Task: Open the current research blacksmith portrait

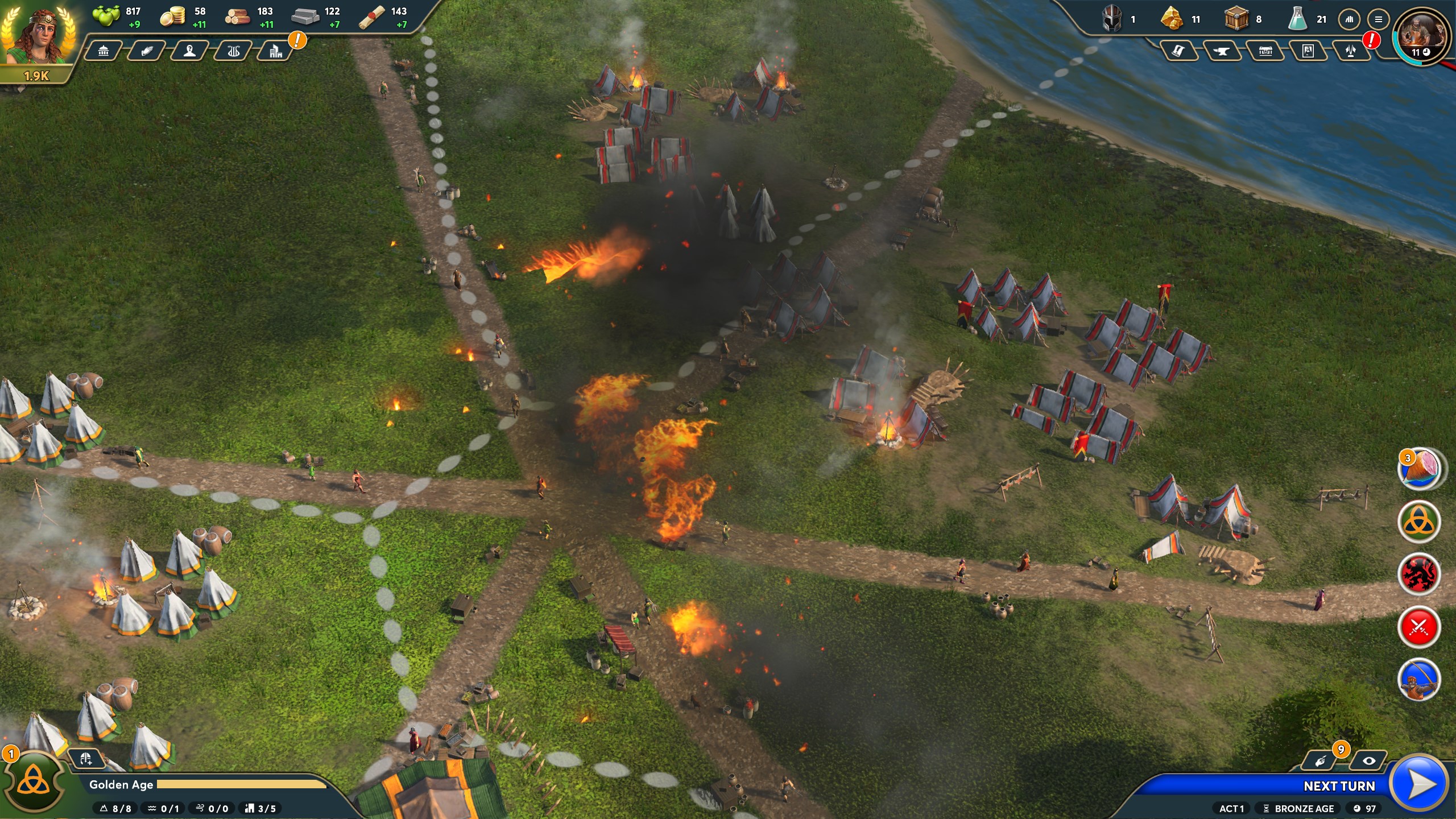Action: (1421, 34)
